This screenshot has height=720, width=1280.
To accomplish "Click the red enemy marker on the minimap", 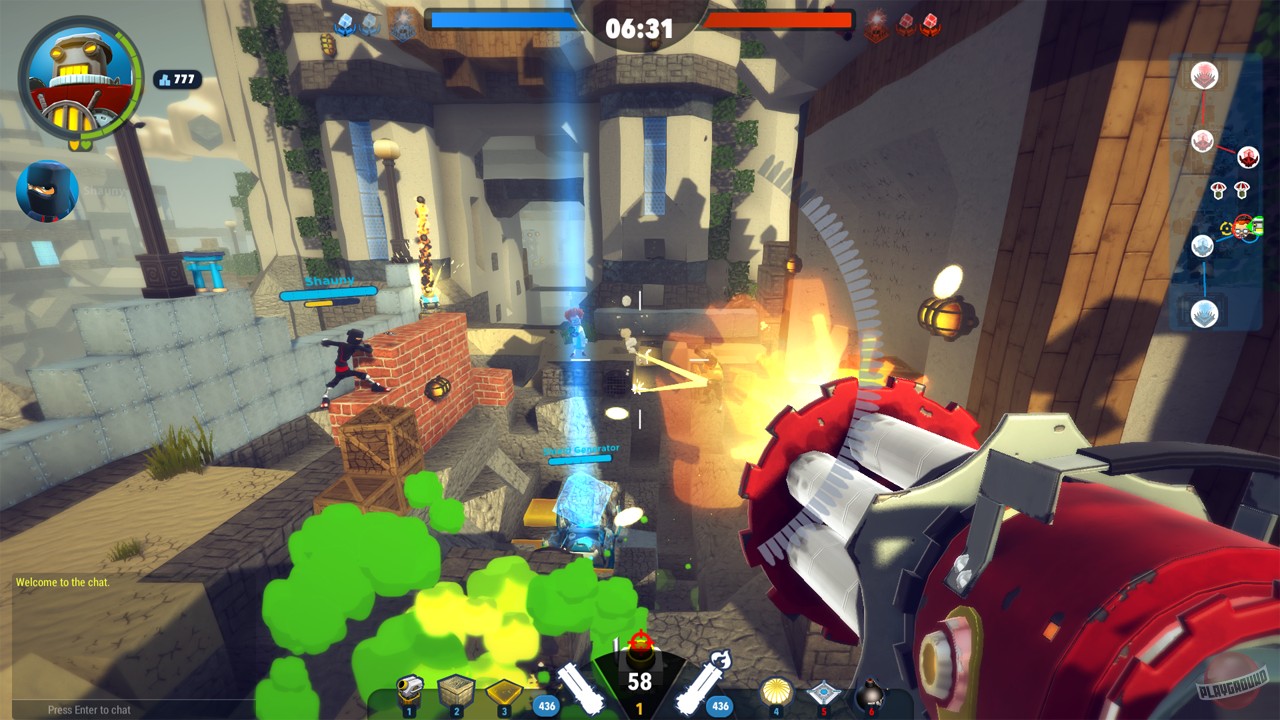I will point(1249,156).
